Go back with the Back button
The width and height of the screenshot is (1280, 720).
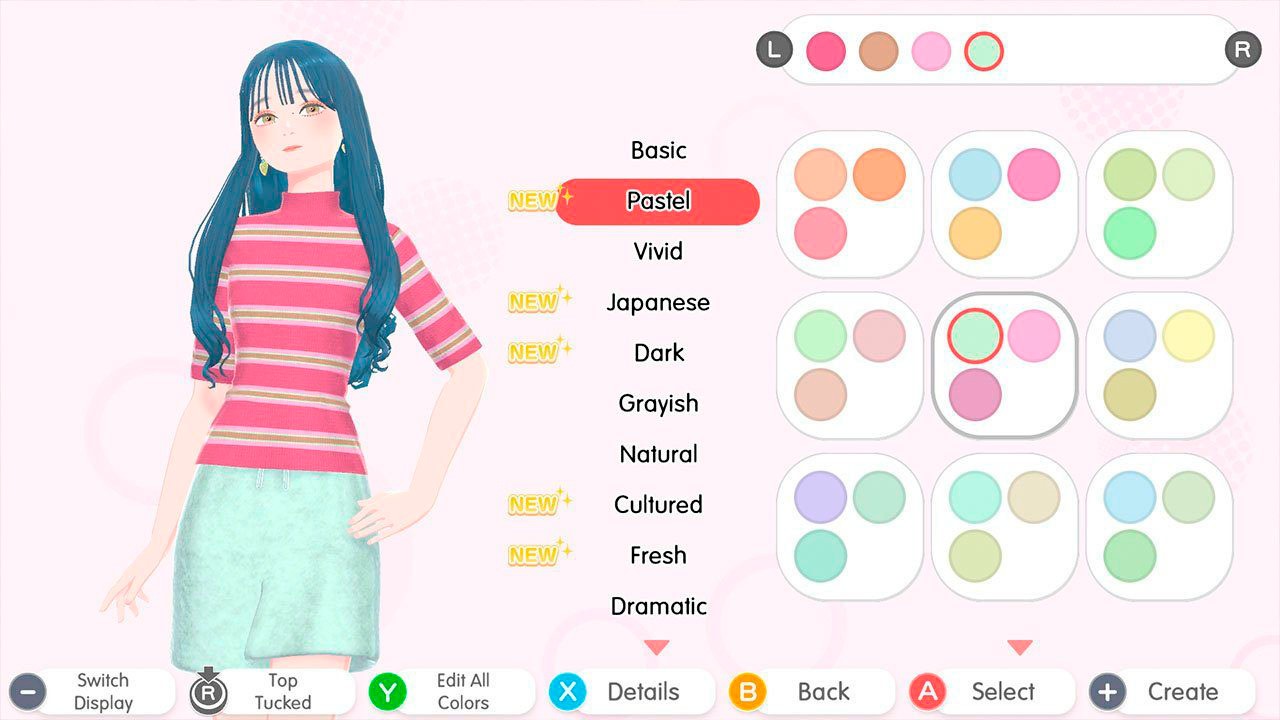pos(811,691)
